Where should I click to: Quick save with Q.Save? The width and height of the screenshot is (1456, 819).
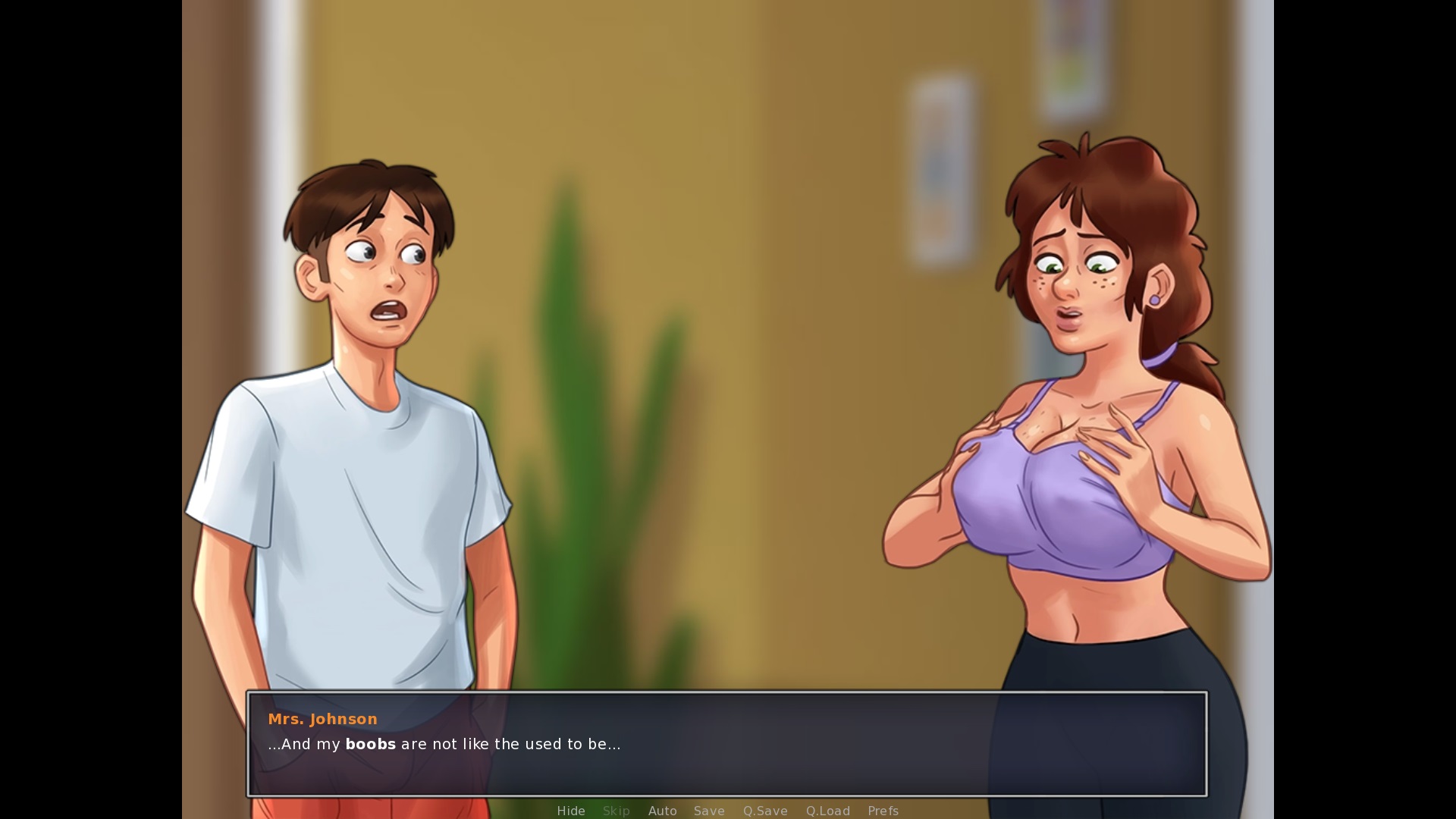tap(765, 811)
